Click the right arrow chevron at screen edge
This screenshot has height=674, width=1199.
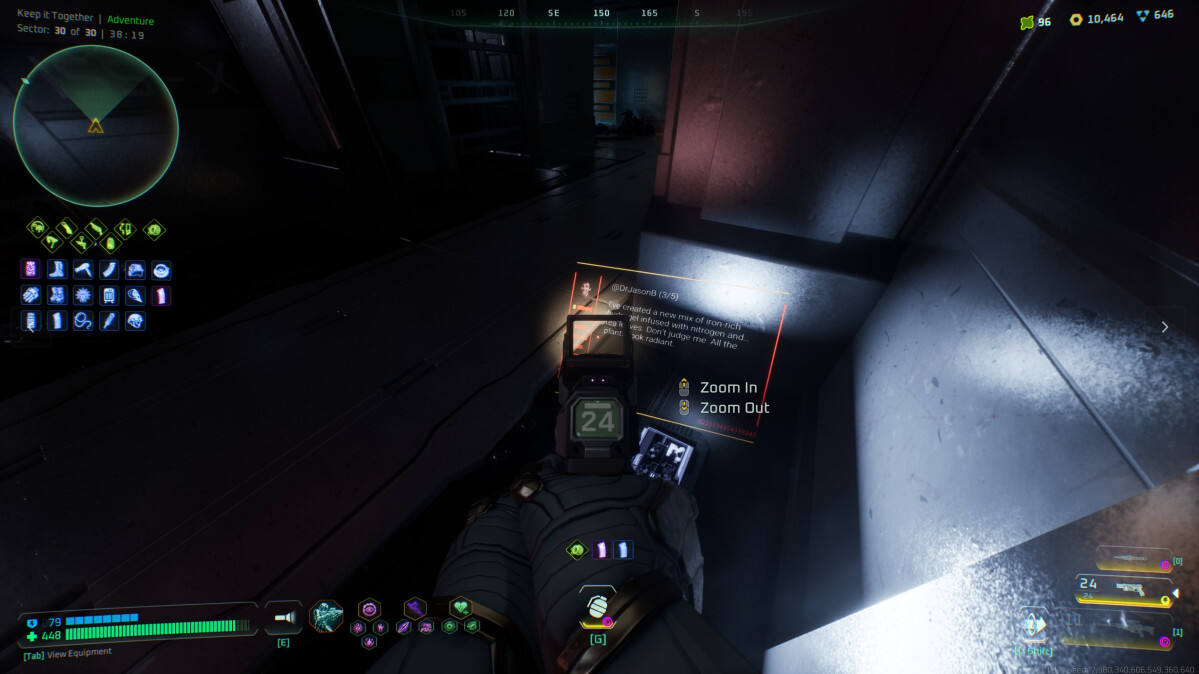point(1164,326)
